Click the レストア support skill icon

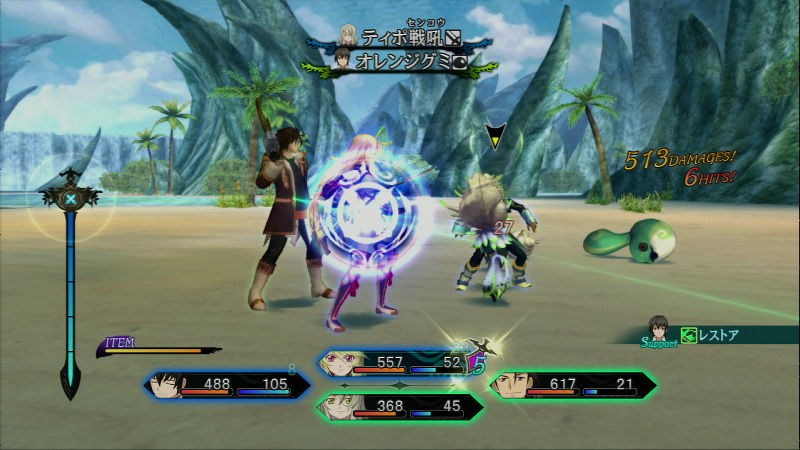tap(688, 336)
